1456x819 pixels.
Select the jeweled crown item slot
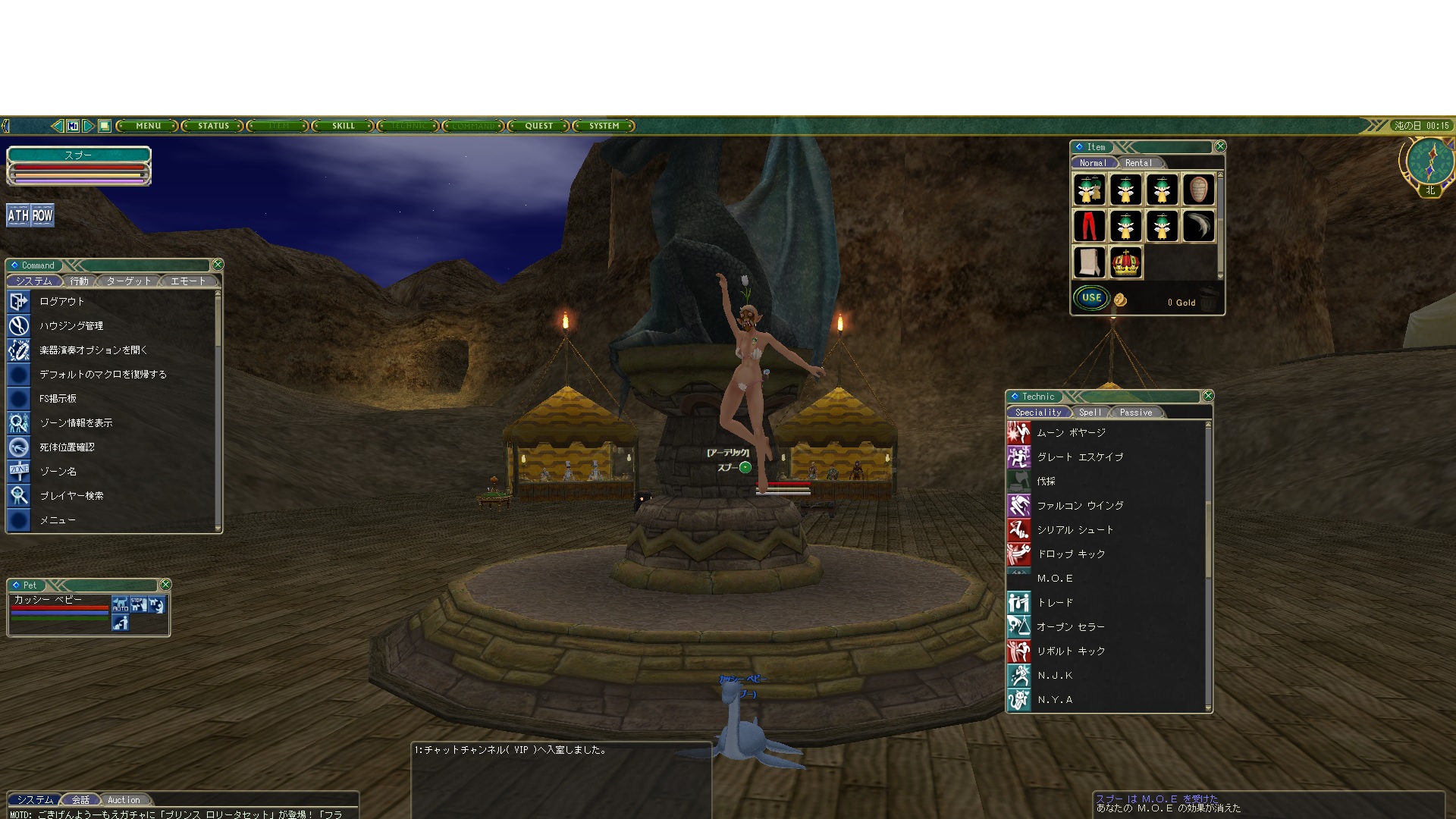click(x=1125, y=262)
